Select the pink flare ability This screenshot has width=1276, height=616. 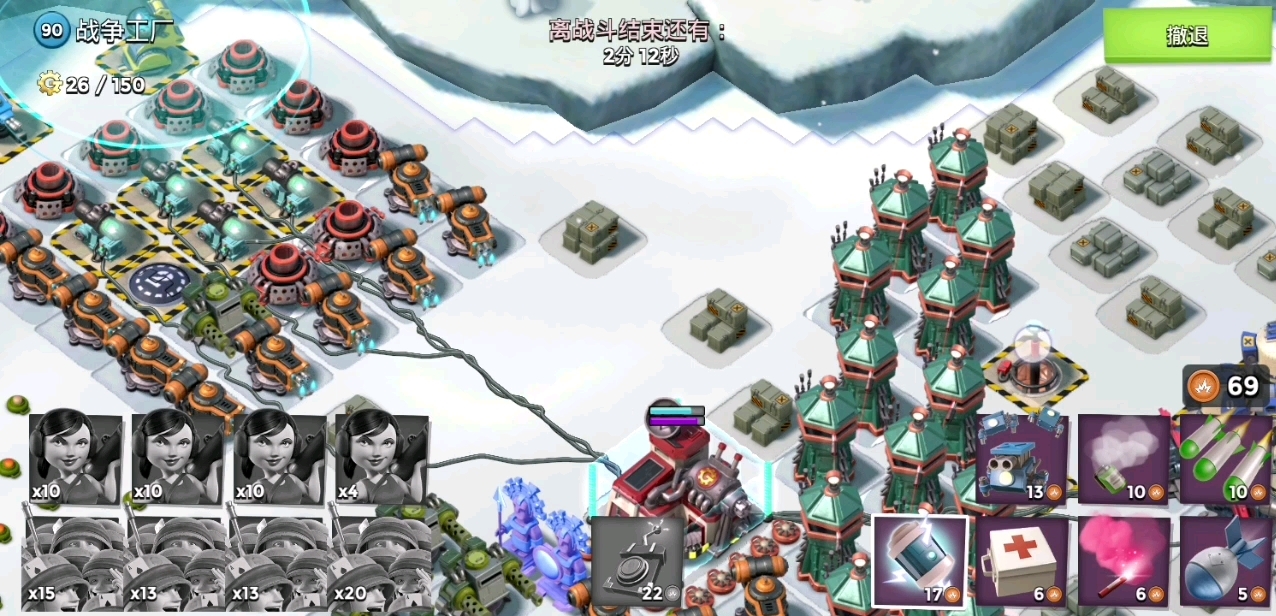pos(1124,561)
